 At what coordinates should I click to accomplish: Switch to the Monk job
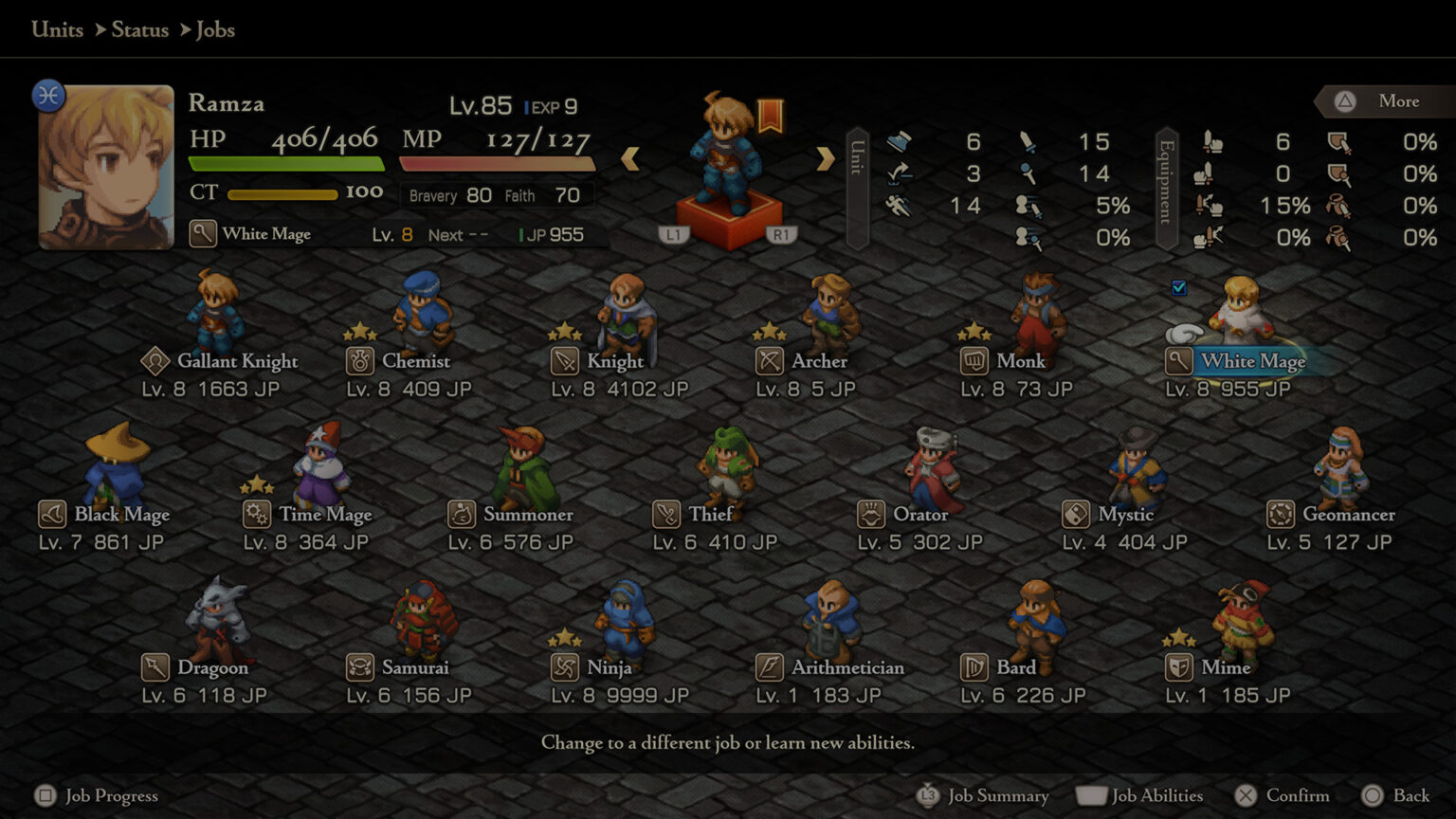point(1020,361)
